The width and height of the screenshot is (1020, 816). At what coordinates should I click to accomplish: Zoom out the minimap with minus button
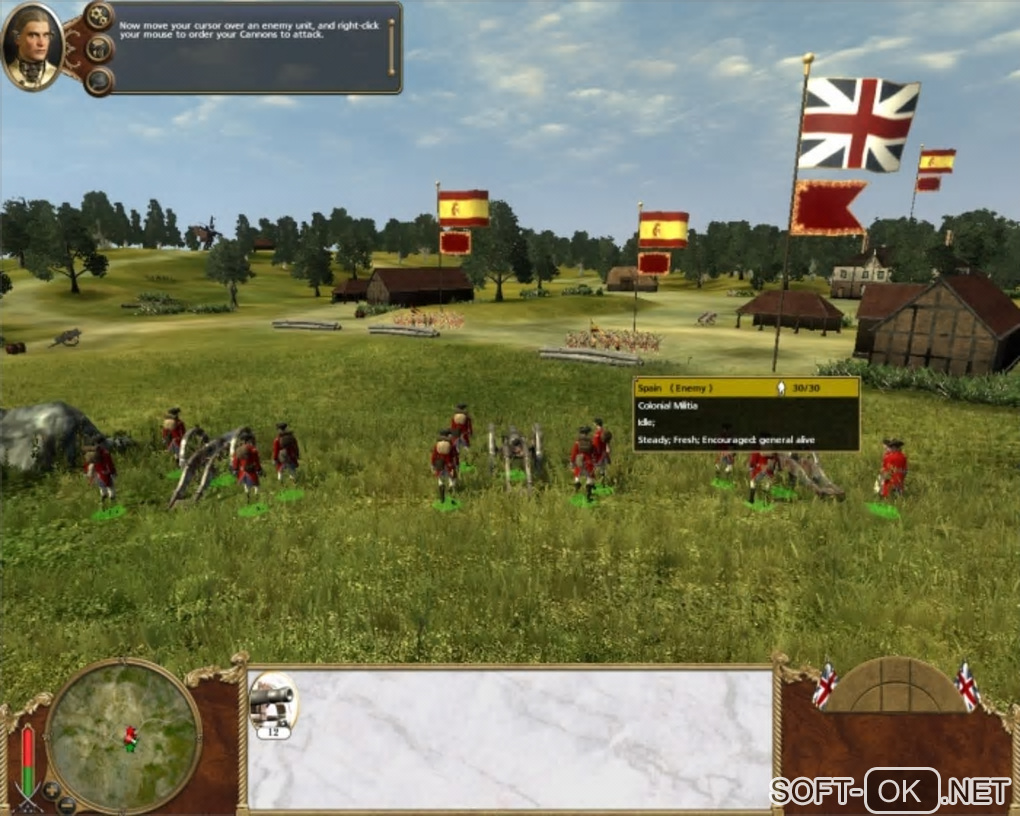(68, 803)
